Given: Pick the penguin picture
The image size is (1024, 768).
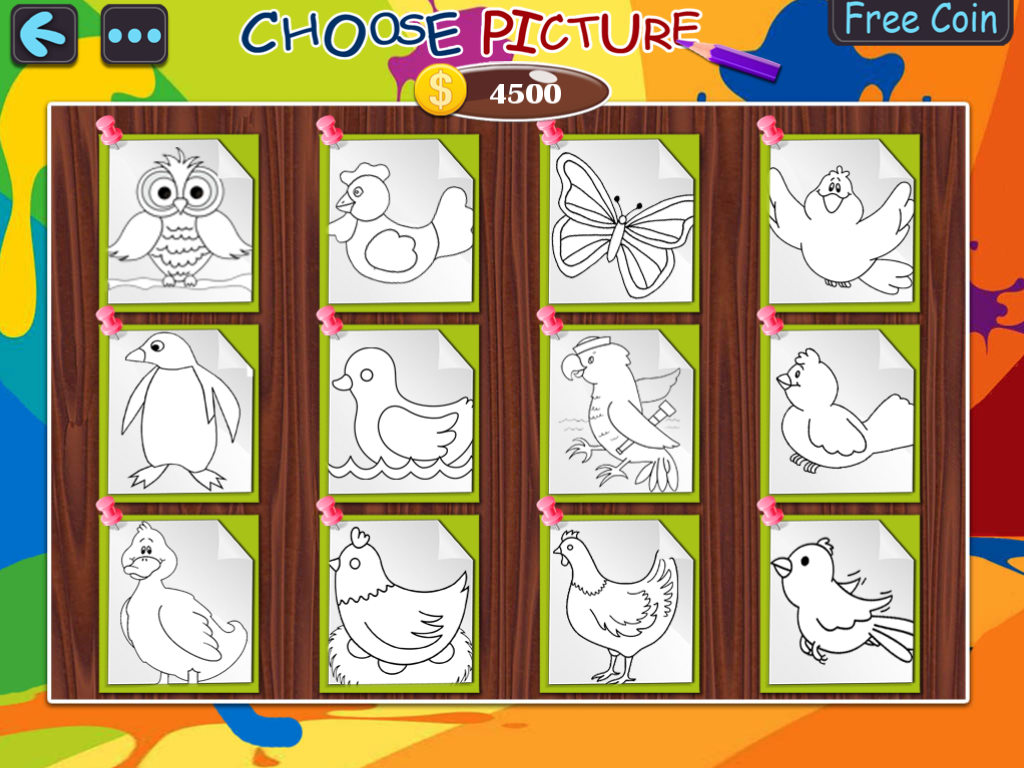Looking at the screenshot, I should coord(180,412).
